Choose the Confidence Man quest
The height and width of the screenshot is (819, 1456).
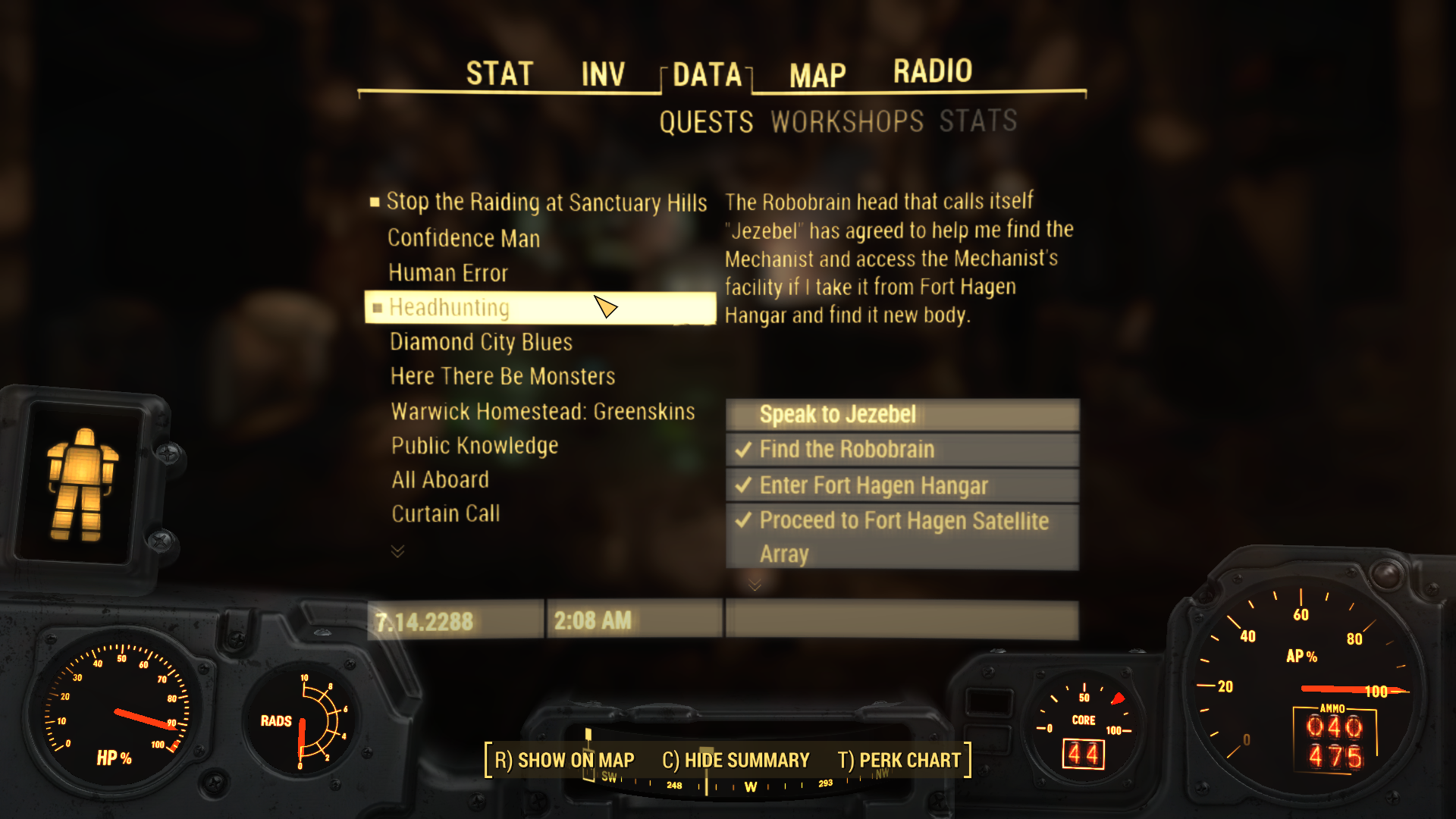coord(463,238)
